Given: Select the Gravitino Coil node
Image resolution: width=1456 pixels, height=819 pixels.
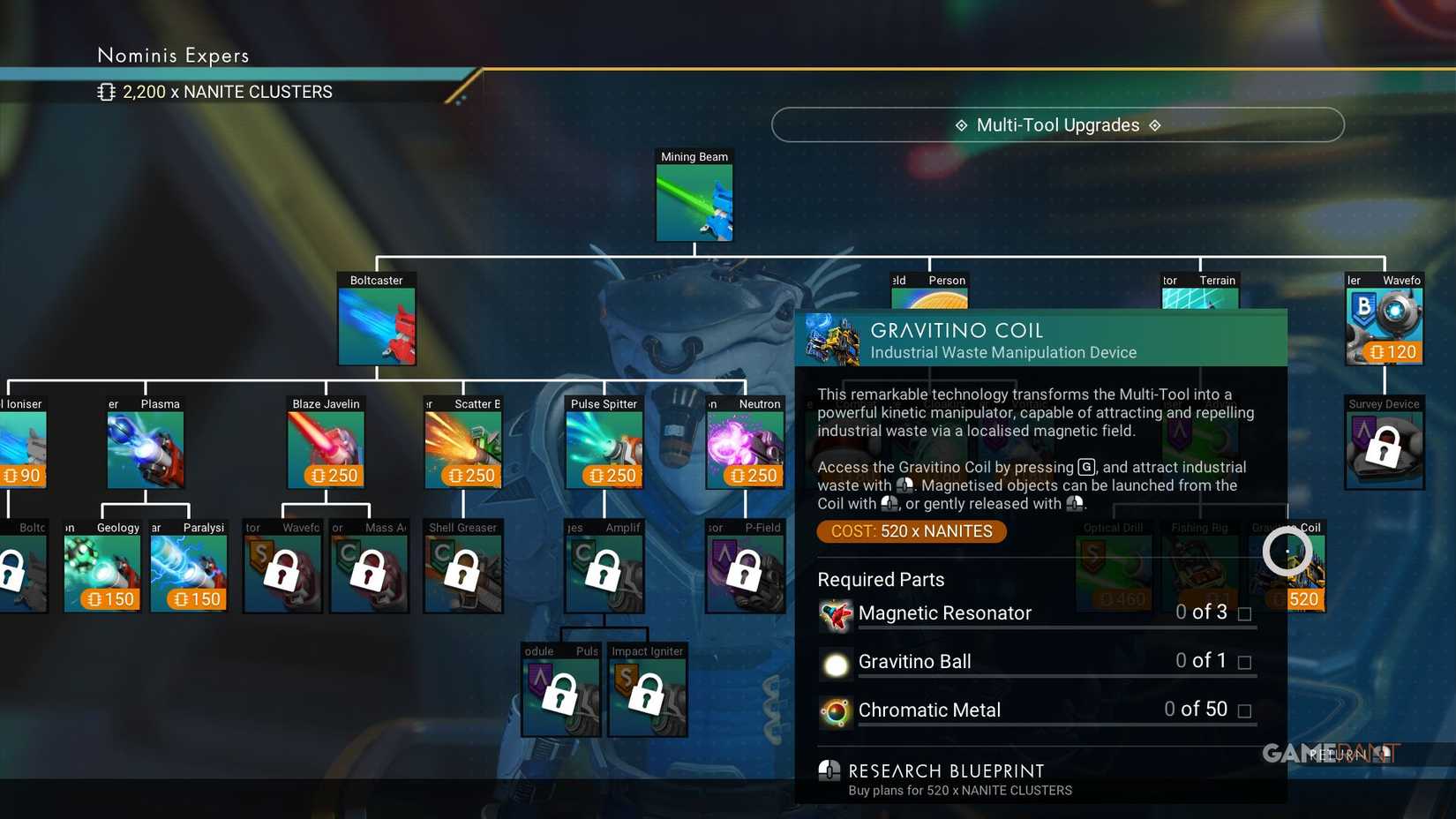Looking at the screenshot, I should 1289,569.
